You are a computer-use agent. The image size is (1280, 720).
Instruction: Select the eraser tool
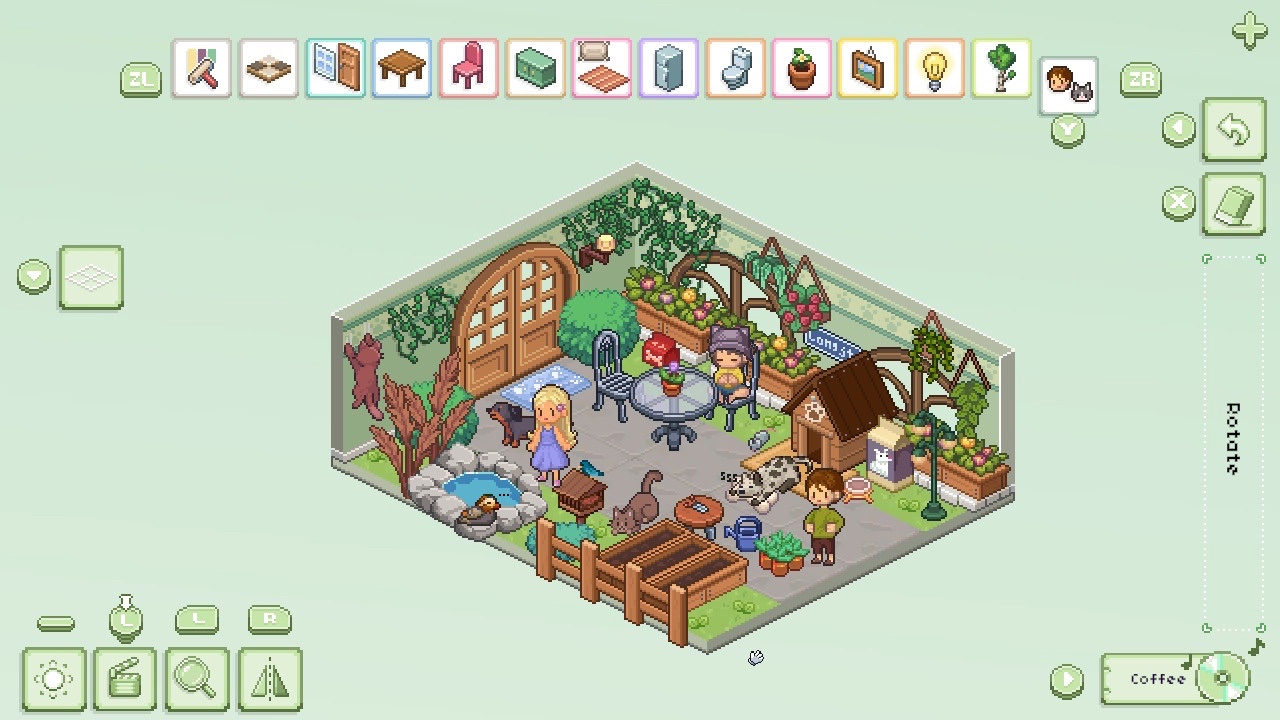coord(1233,203)
